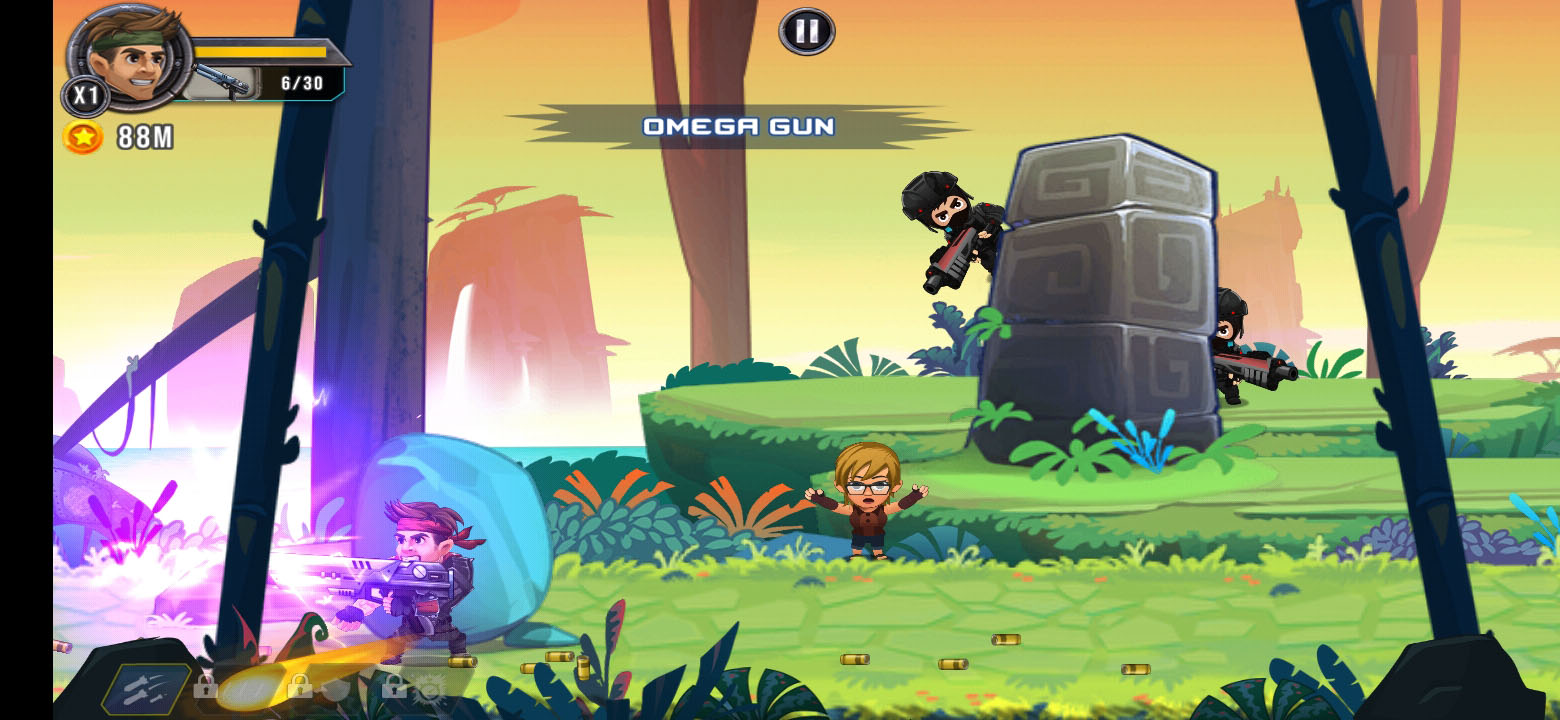The image size is (1560, 720).
Task: Click the gold star coin icon
Action: click(x=83, y=137)
